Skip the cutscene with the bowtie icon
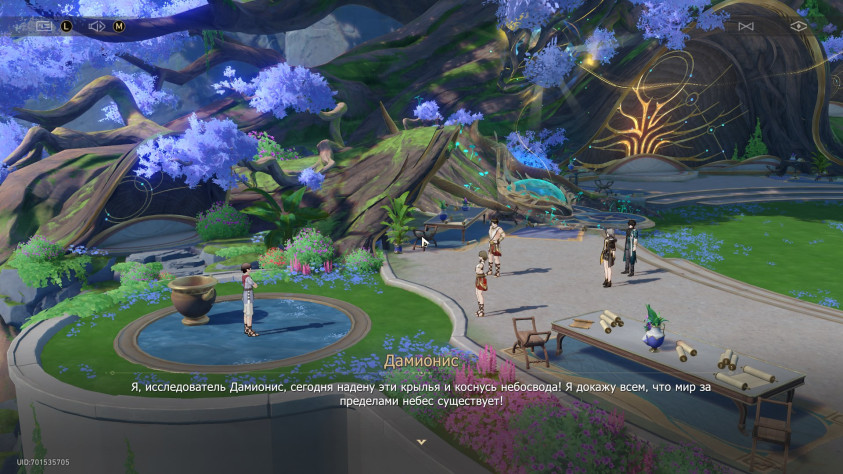The height and width of the screenshot is (474, 843). [745, 26]
